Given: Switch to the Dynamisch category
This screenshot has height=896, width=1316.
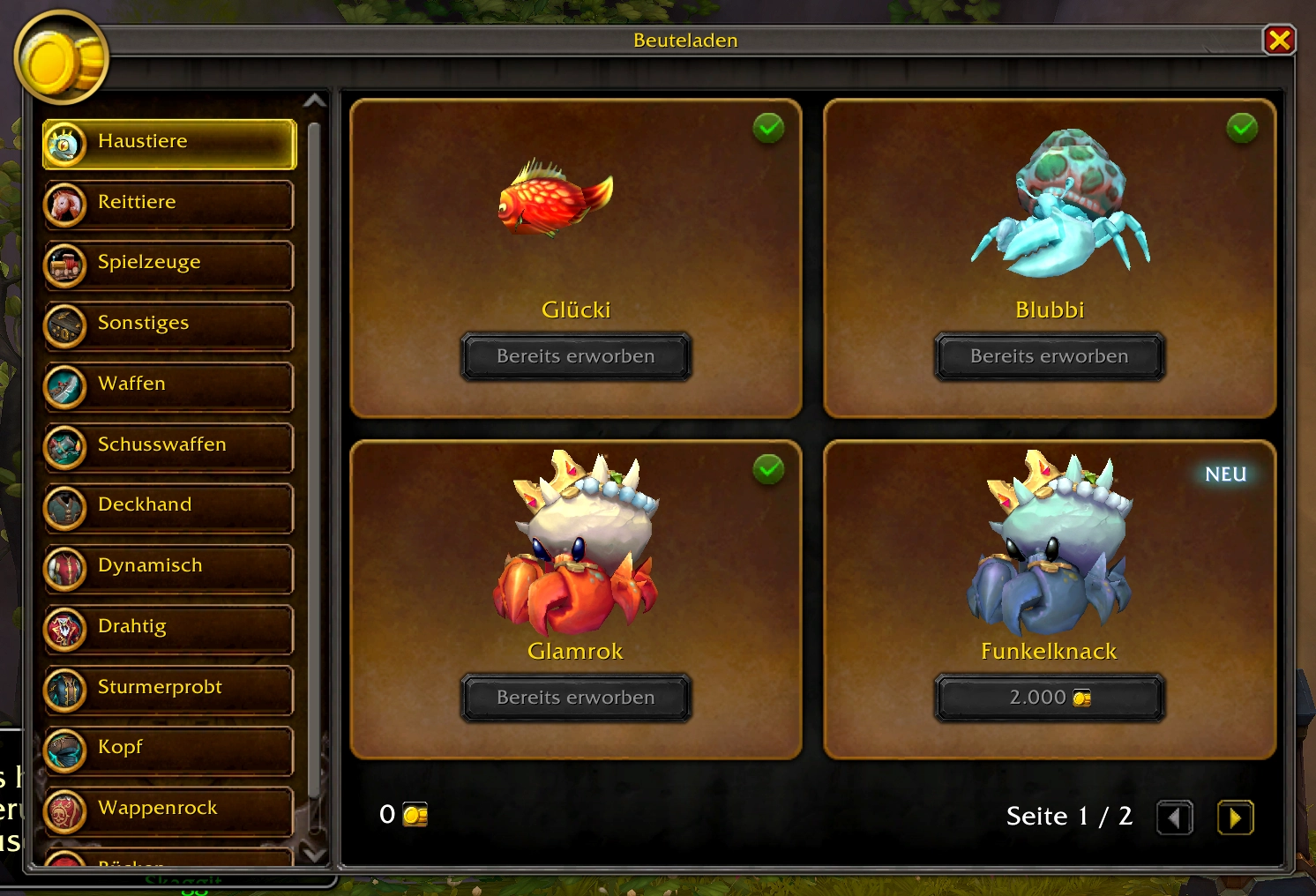Looking at the screenshot, I should (x=169, y=568).
